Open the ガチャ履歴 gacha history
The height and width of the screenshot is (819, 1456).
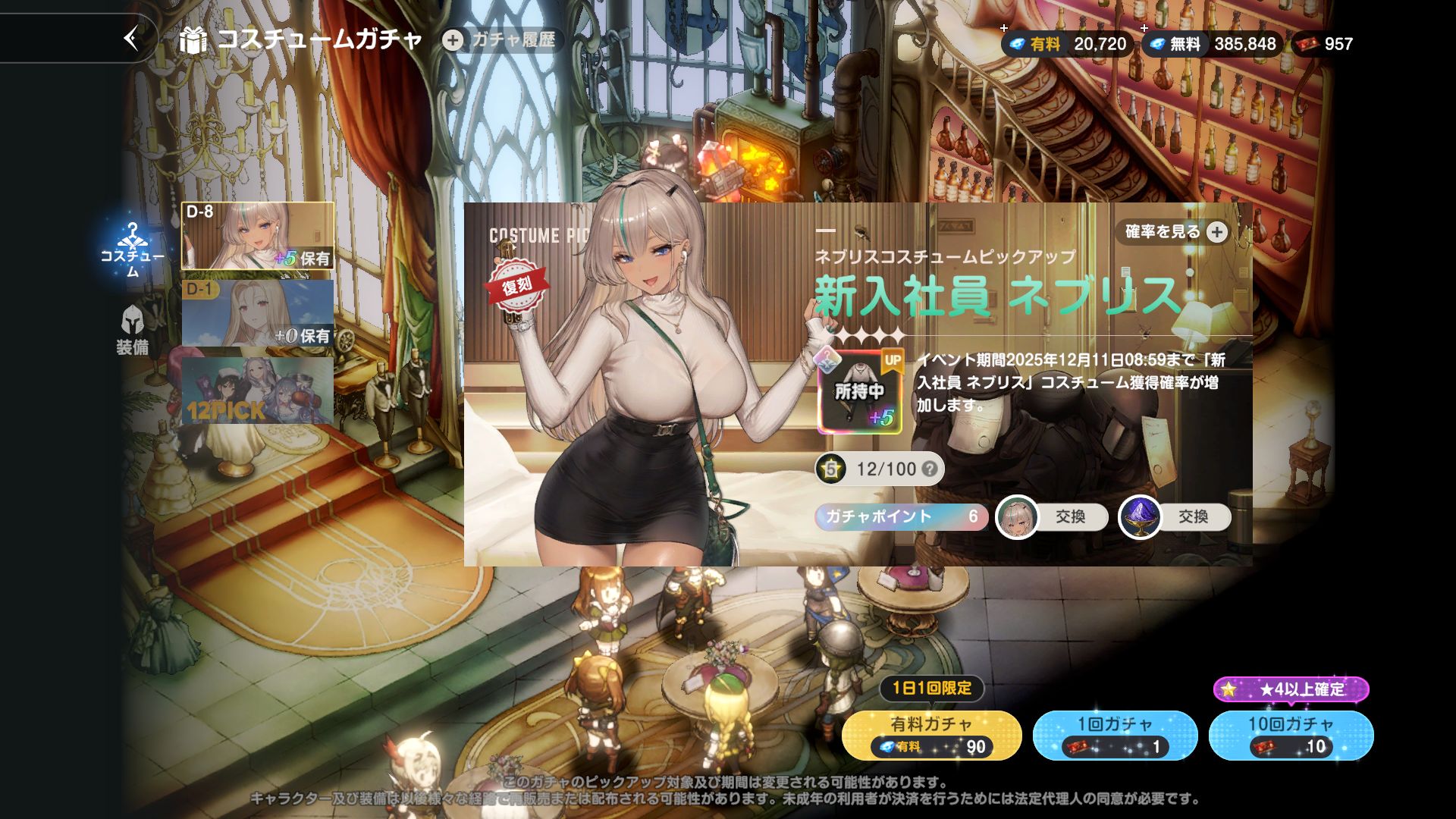pyautogui.click(x=502, y=40)
